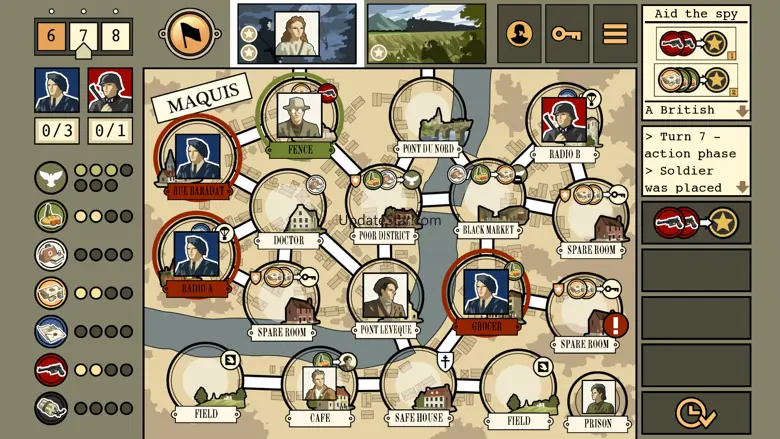
Task: End the turn with the clock button
Action: click(695, 412)
